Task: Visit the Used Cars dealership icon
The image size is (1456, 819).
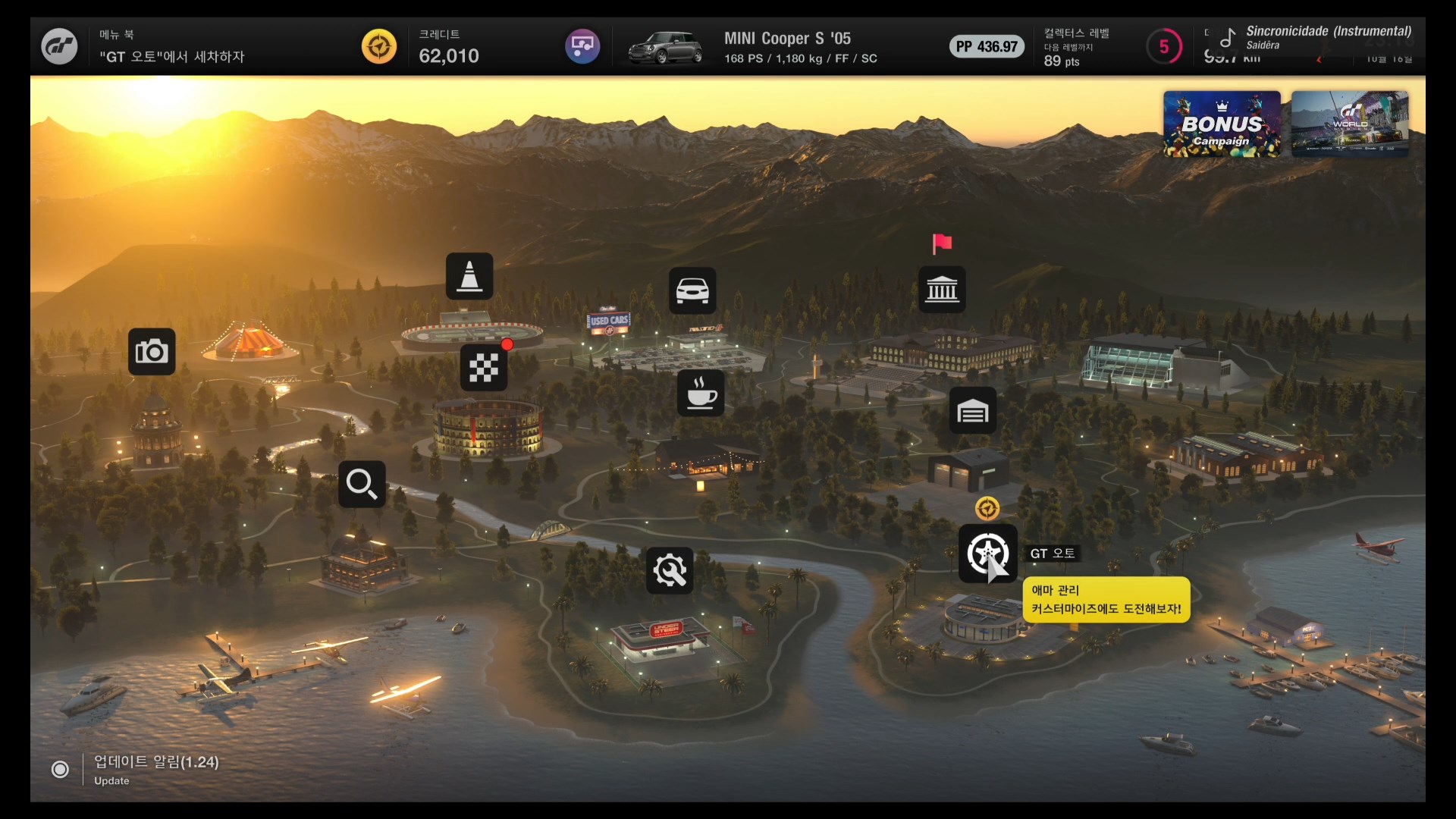Action: [692, 290]
